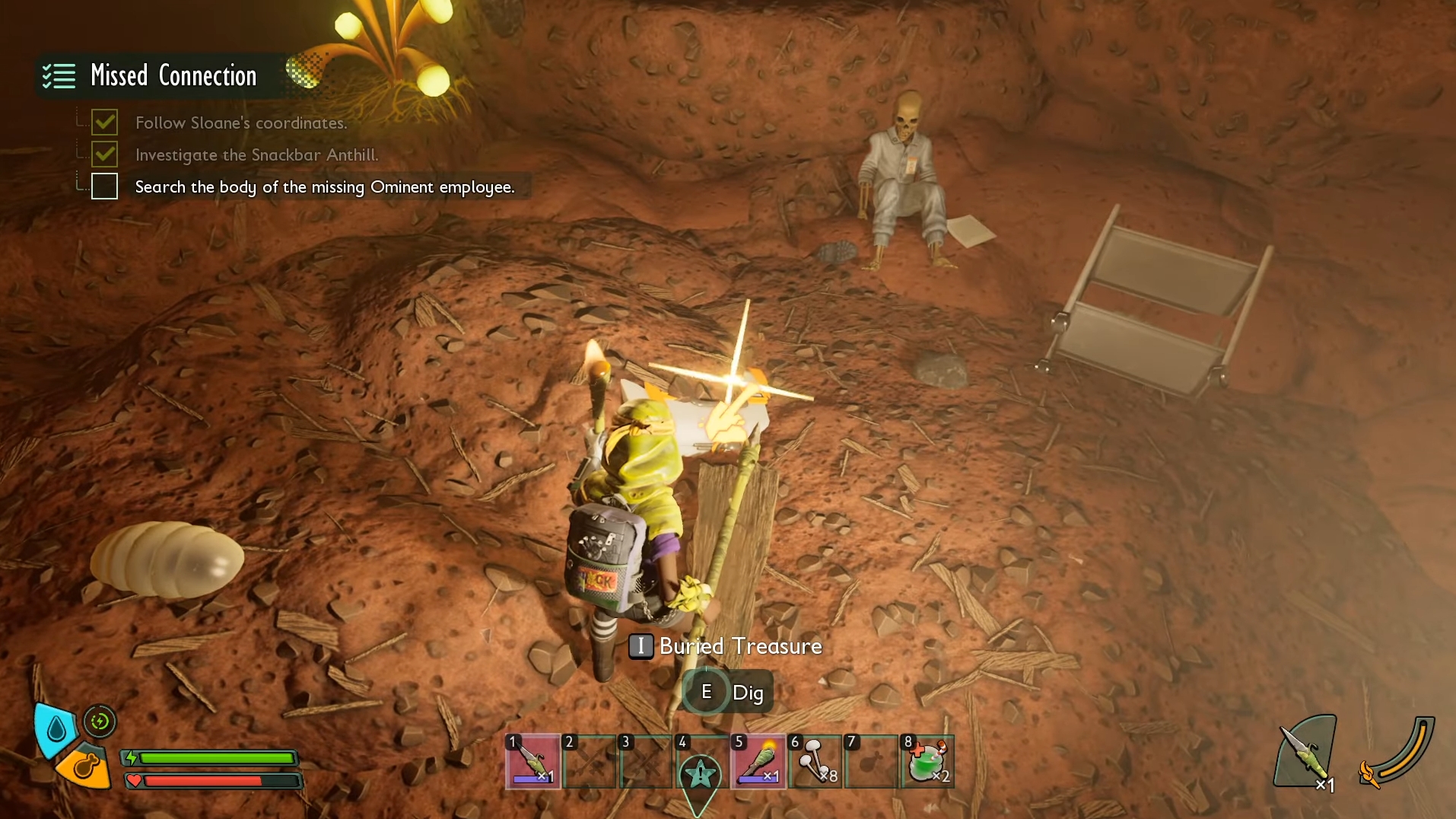1456x819 pixels.
Task: Select the objective to search the Ominent employee's body
Action: pyautogui.click(x=324, y=187)
